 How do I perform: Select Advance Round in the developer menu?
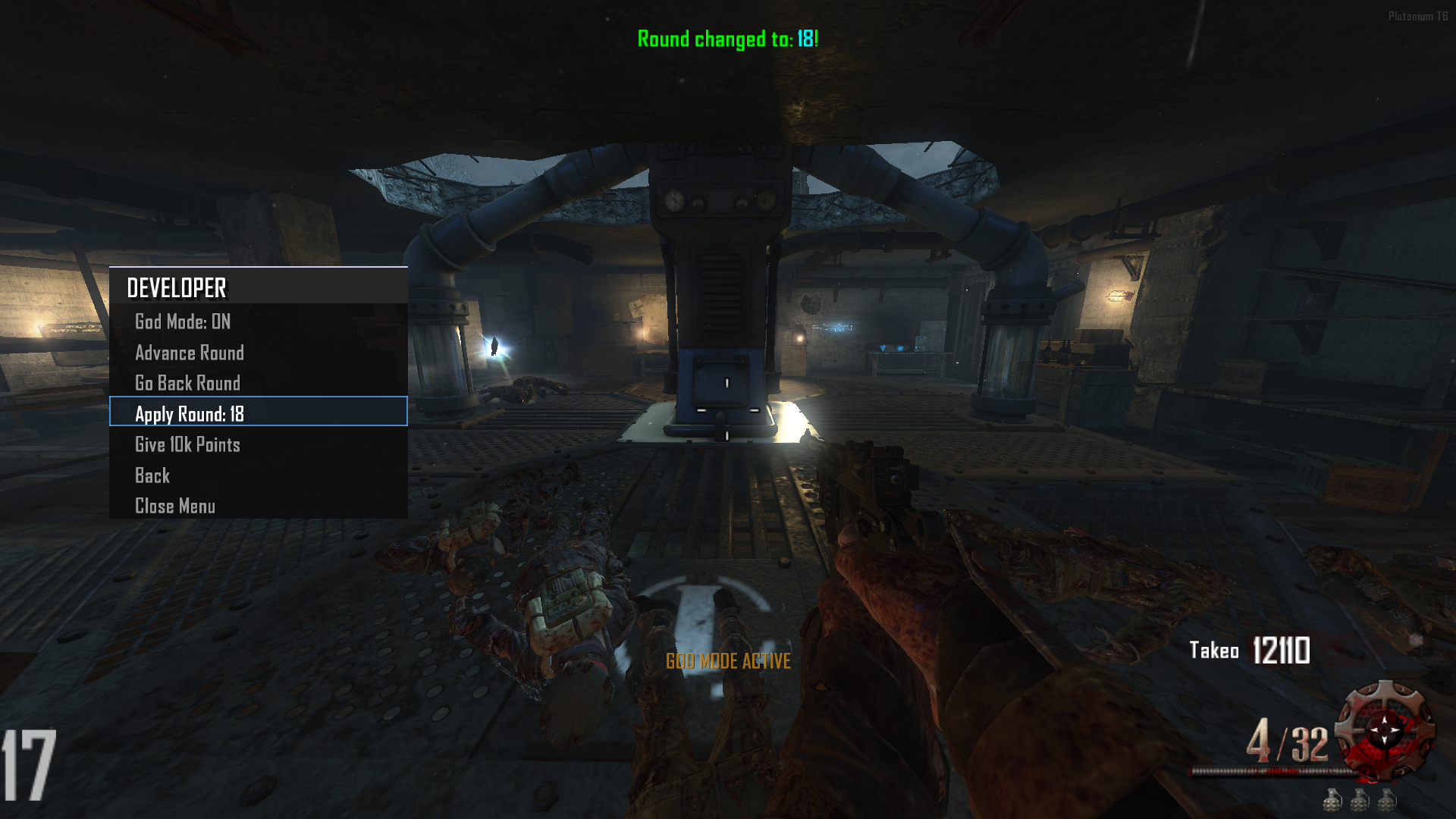pos(190,353)
